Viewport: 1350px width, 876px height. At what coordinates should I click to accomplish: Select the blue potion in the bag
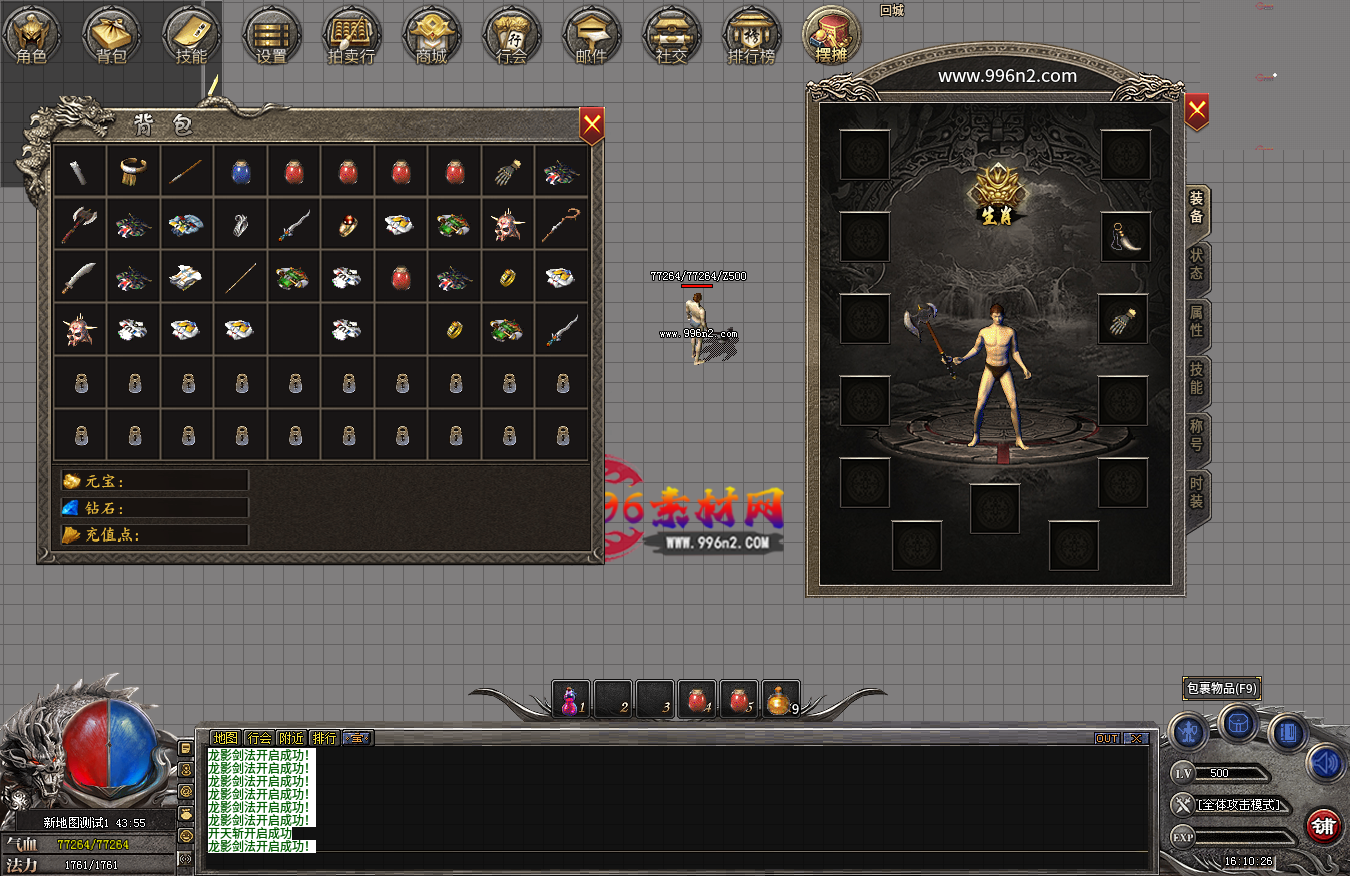pos(240,172)
